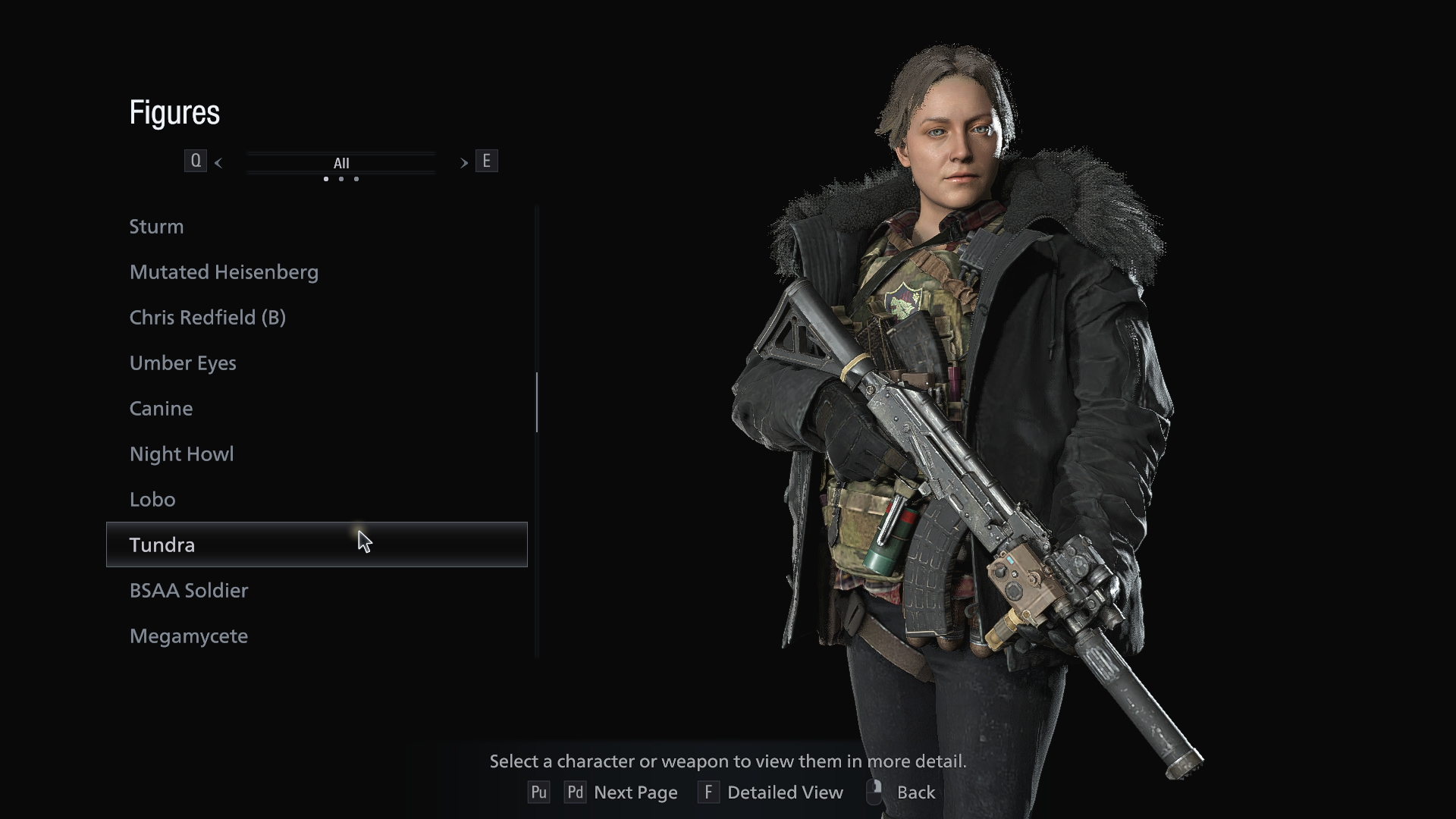Switch to the previous figure category arrow
This screenshot has width=1456, height=819.
(218, 162)
